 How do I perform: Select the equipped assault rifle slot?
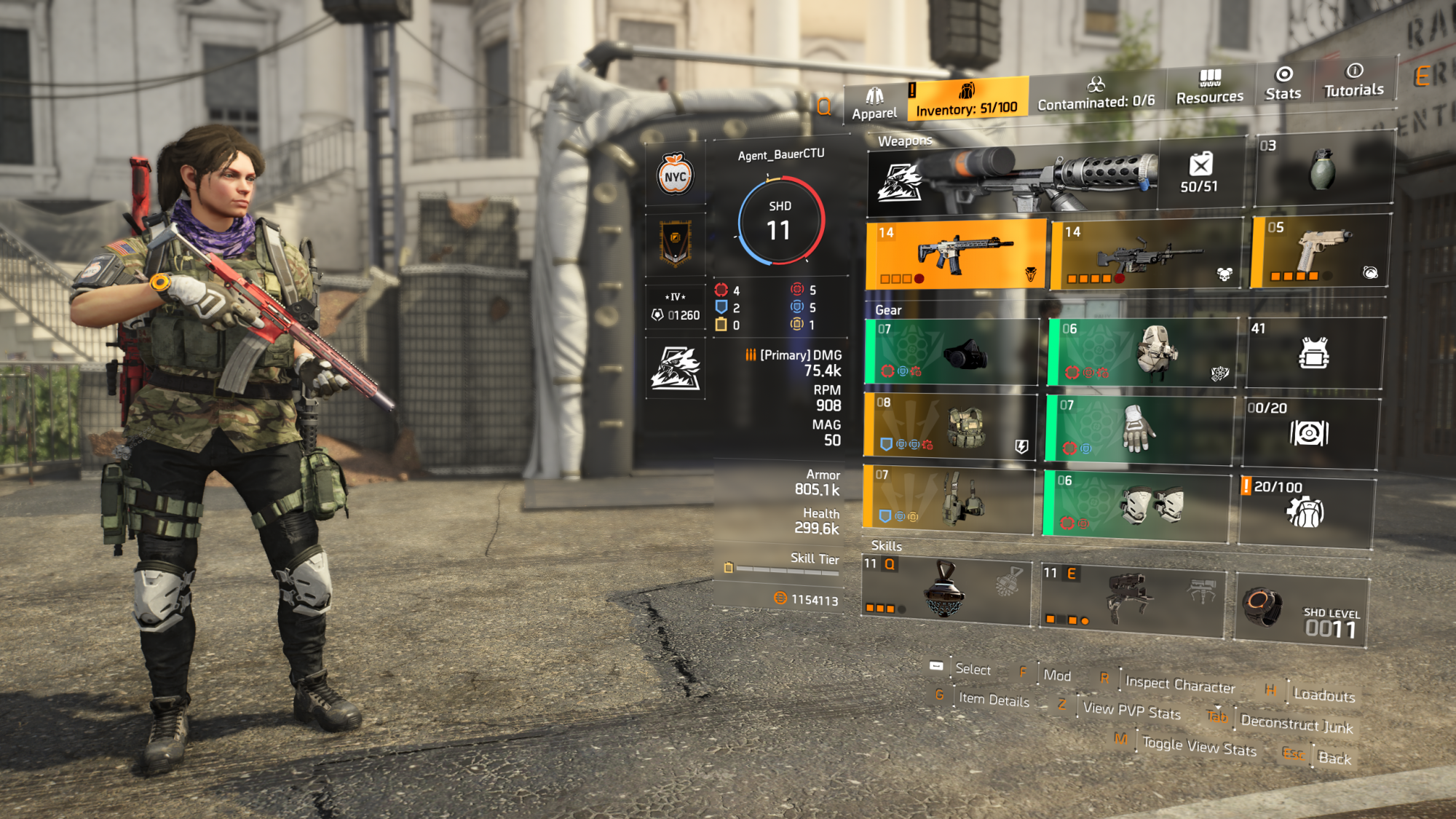[956, 254]
